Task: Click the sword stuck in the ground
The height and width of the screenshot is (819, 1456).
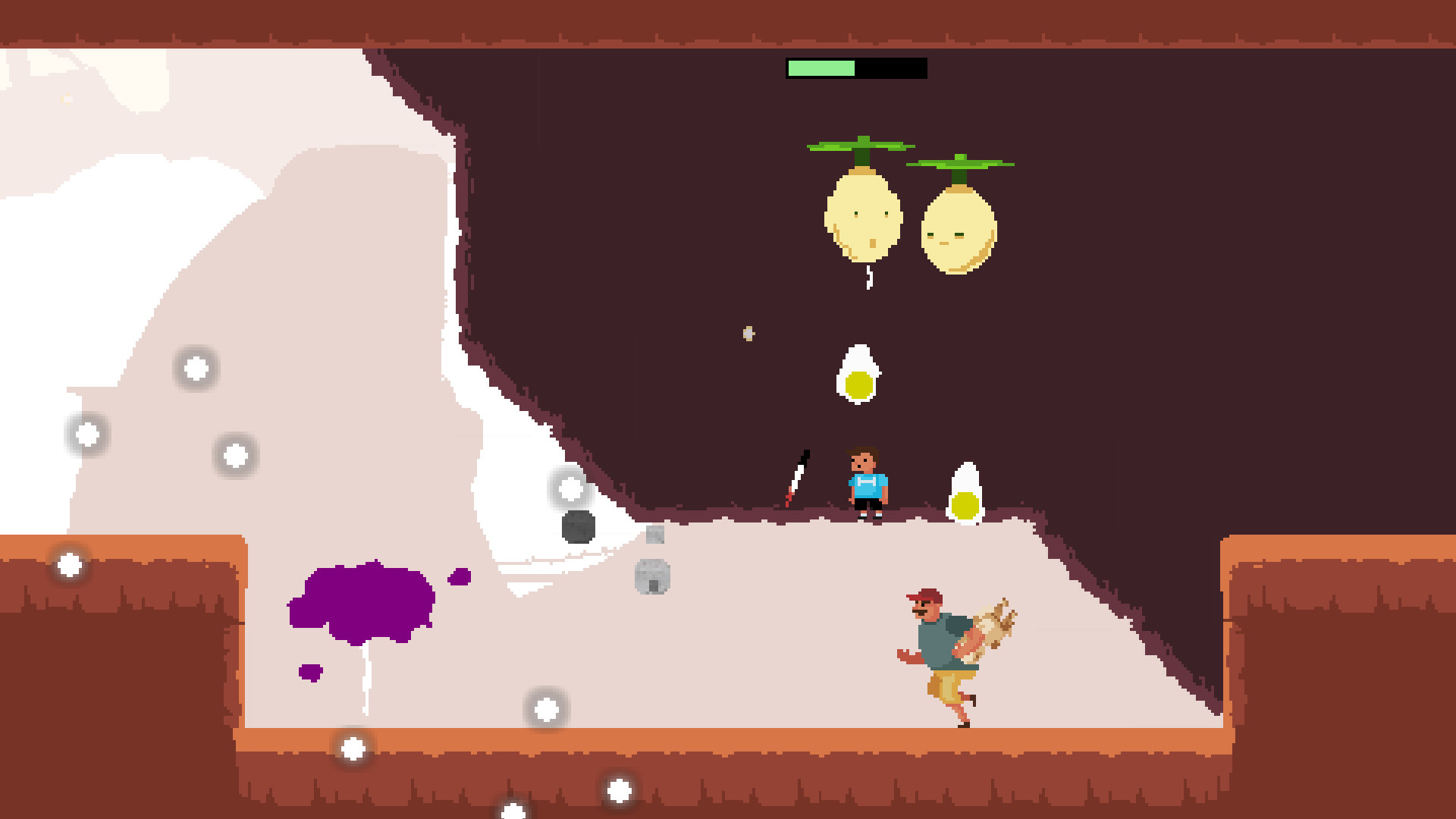Action: [x=795, y=478]
